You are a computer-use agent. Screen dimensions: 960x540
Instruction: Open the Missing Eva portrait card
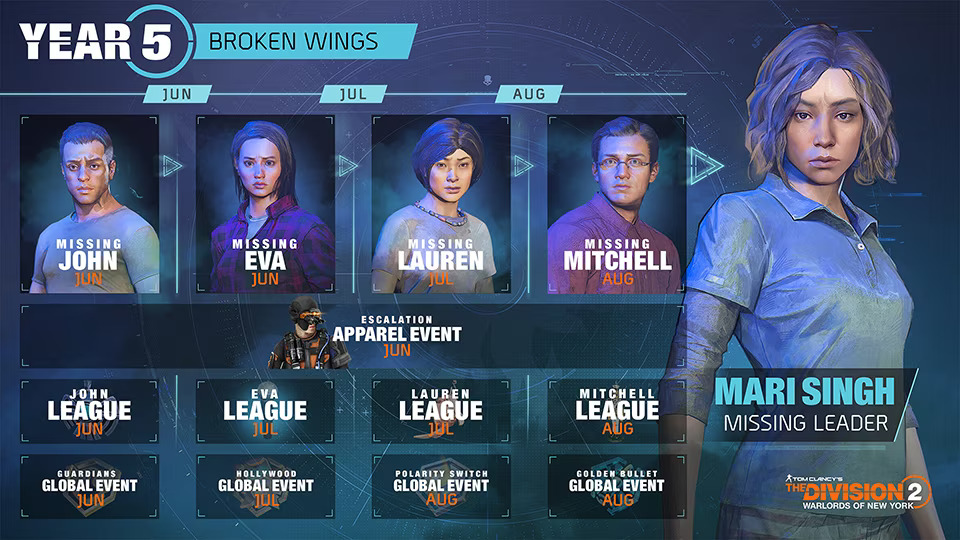265,205
